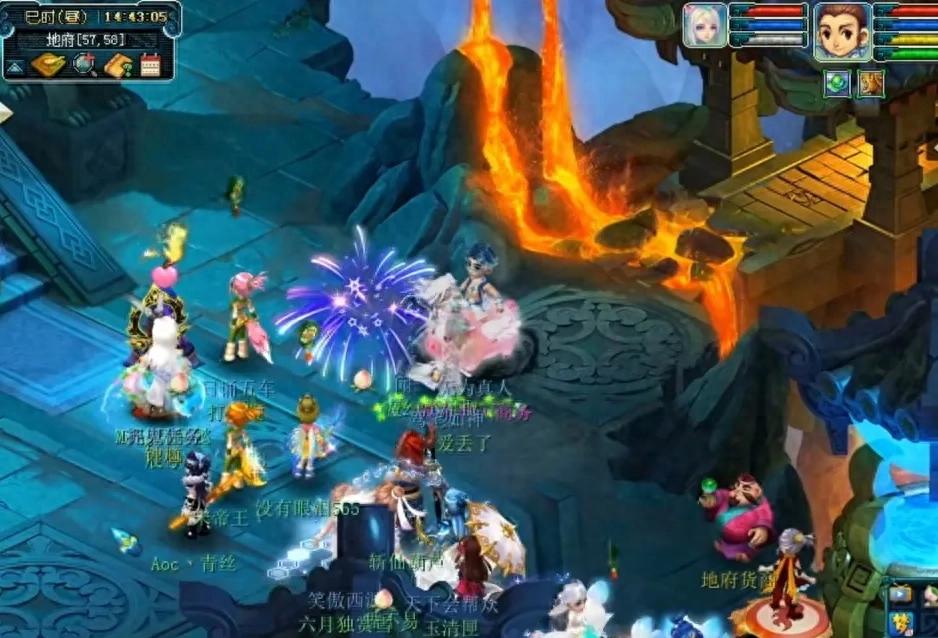938x638 pixels.
Task: Open the guide book with question mark
Action: pos(119,66)
